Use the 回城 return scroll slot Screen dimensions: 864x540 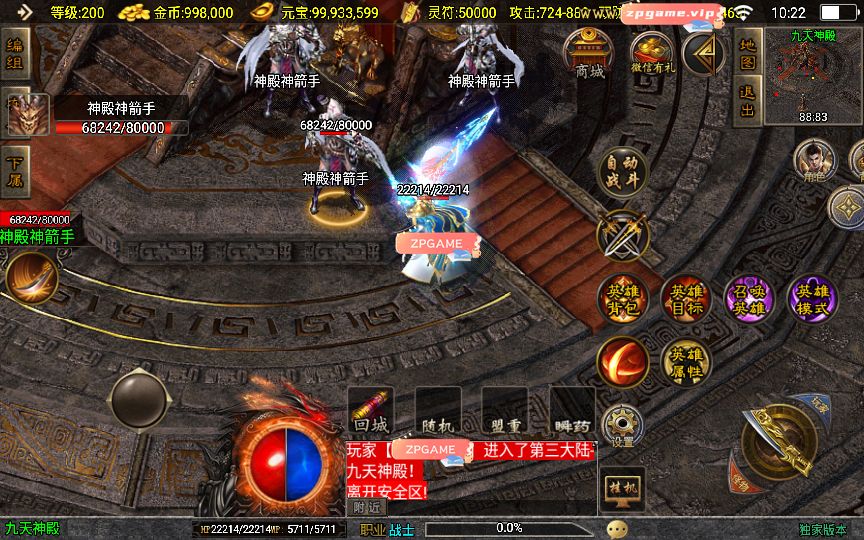click(371, 411)
